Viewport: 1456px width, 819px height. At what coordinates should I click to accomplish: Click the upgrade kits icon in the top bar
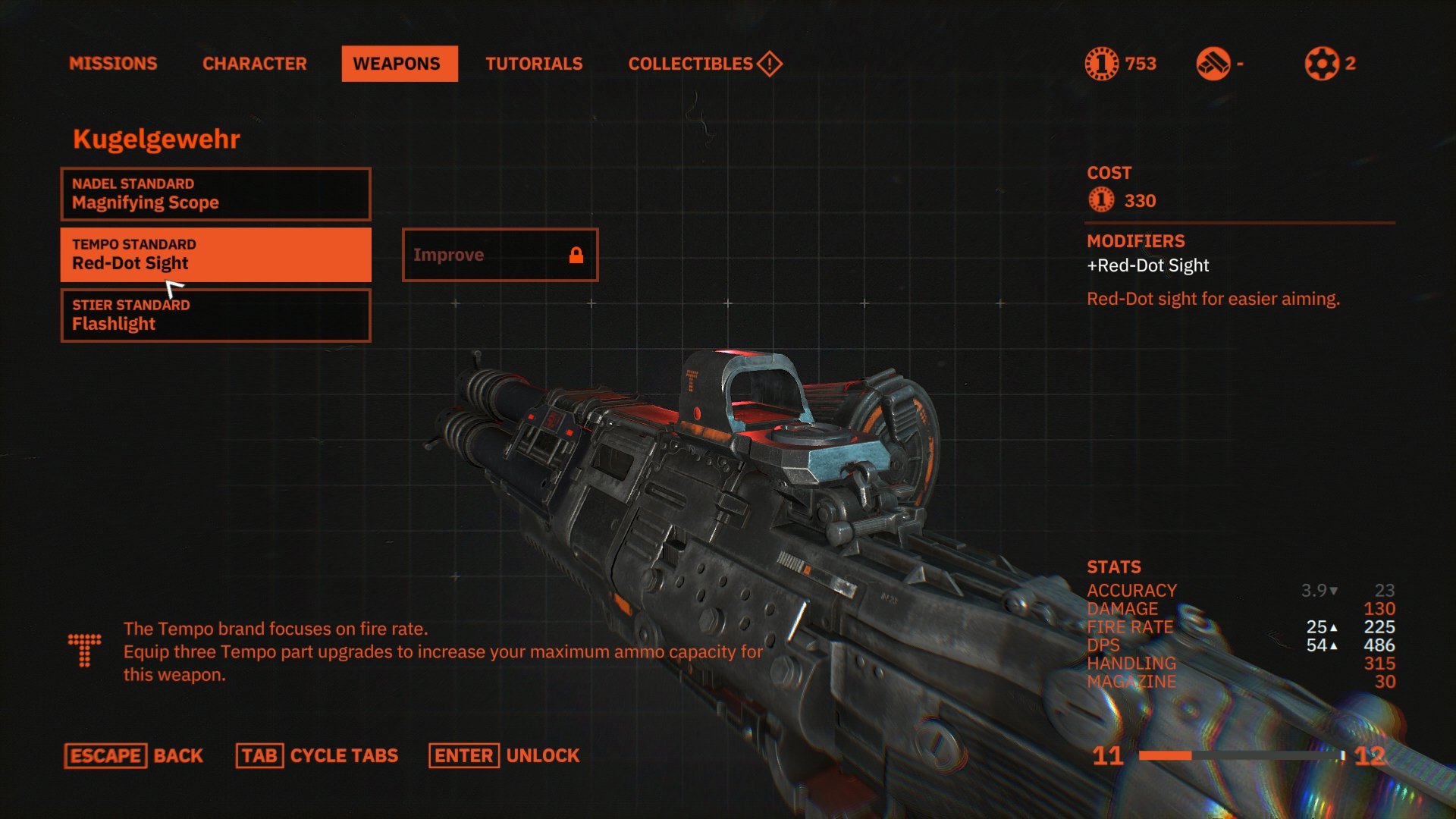point(1214,64)
